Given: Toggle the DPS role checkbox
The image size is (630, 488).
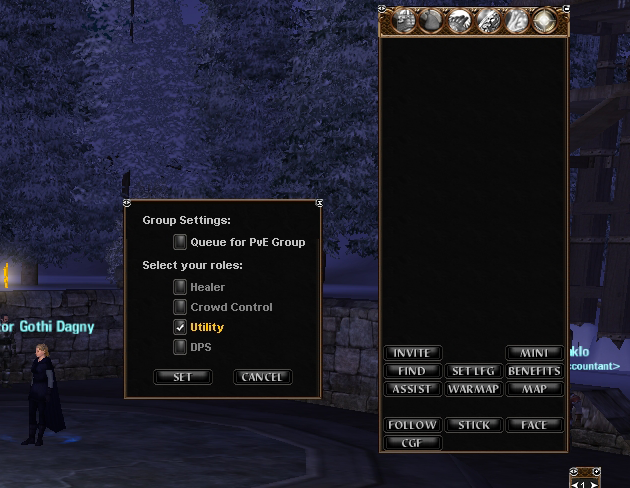Looking at the screenshot, I should click(180, 347).
